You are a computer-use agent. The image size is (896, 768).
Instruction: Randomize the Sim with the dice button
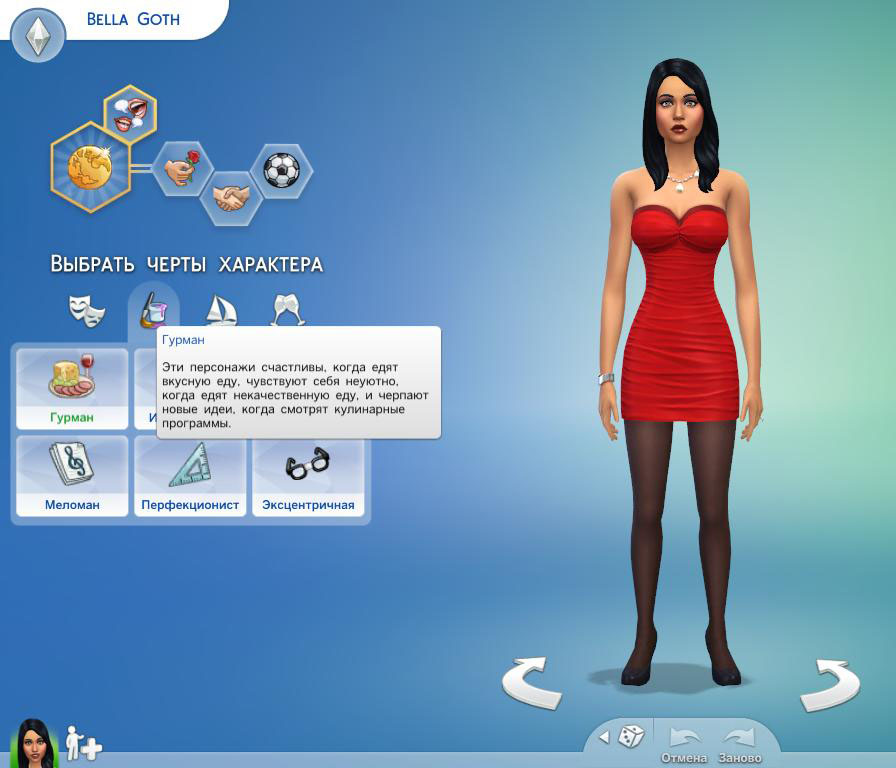(x=631, y=737)
